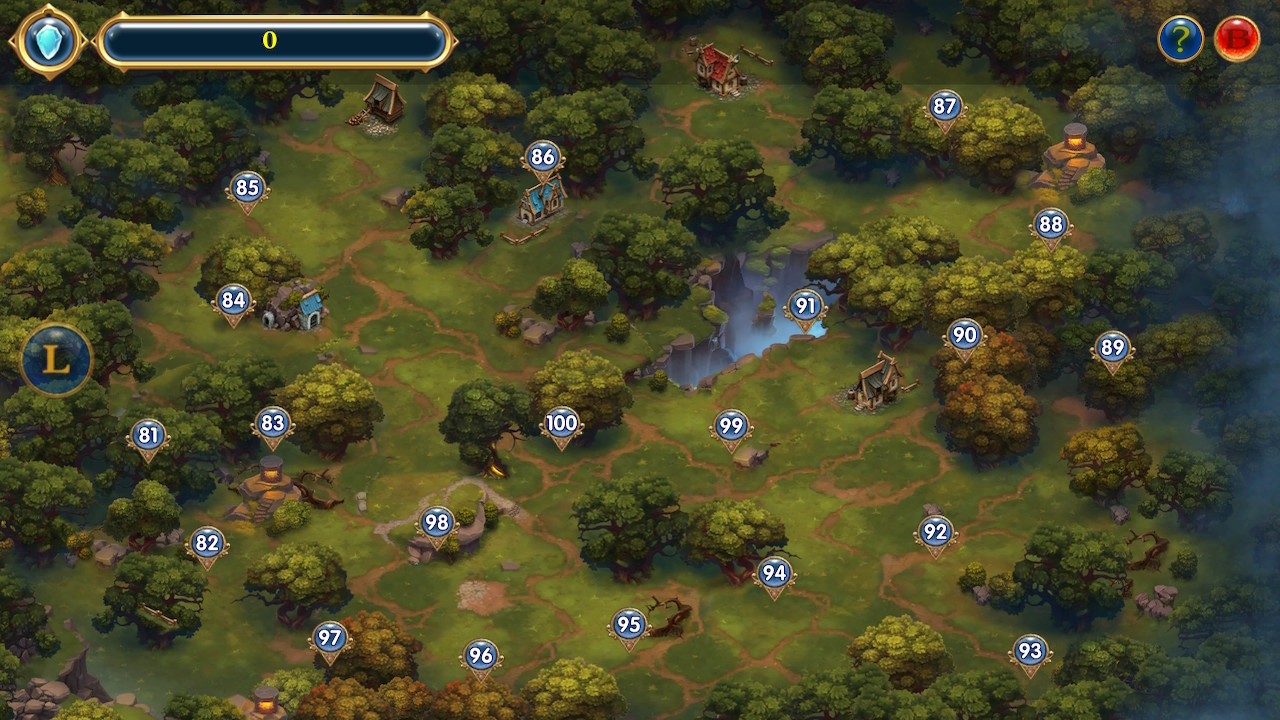
Task: Click level 88 below the watchtower
Action: pos(1050,225)
